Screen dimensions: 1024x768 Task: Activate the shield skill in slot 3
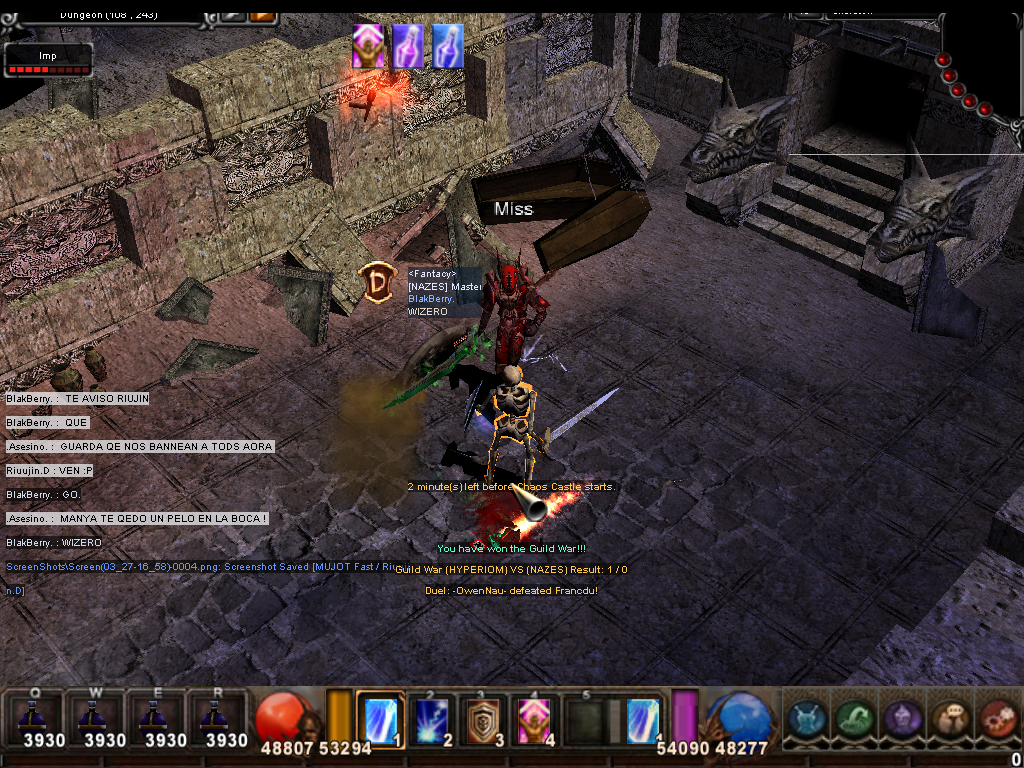(484, 717)
